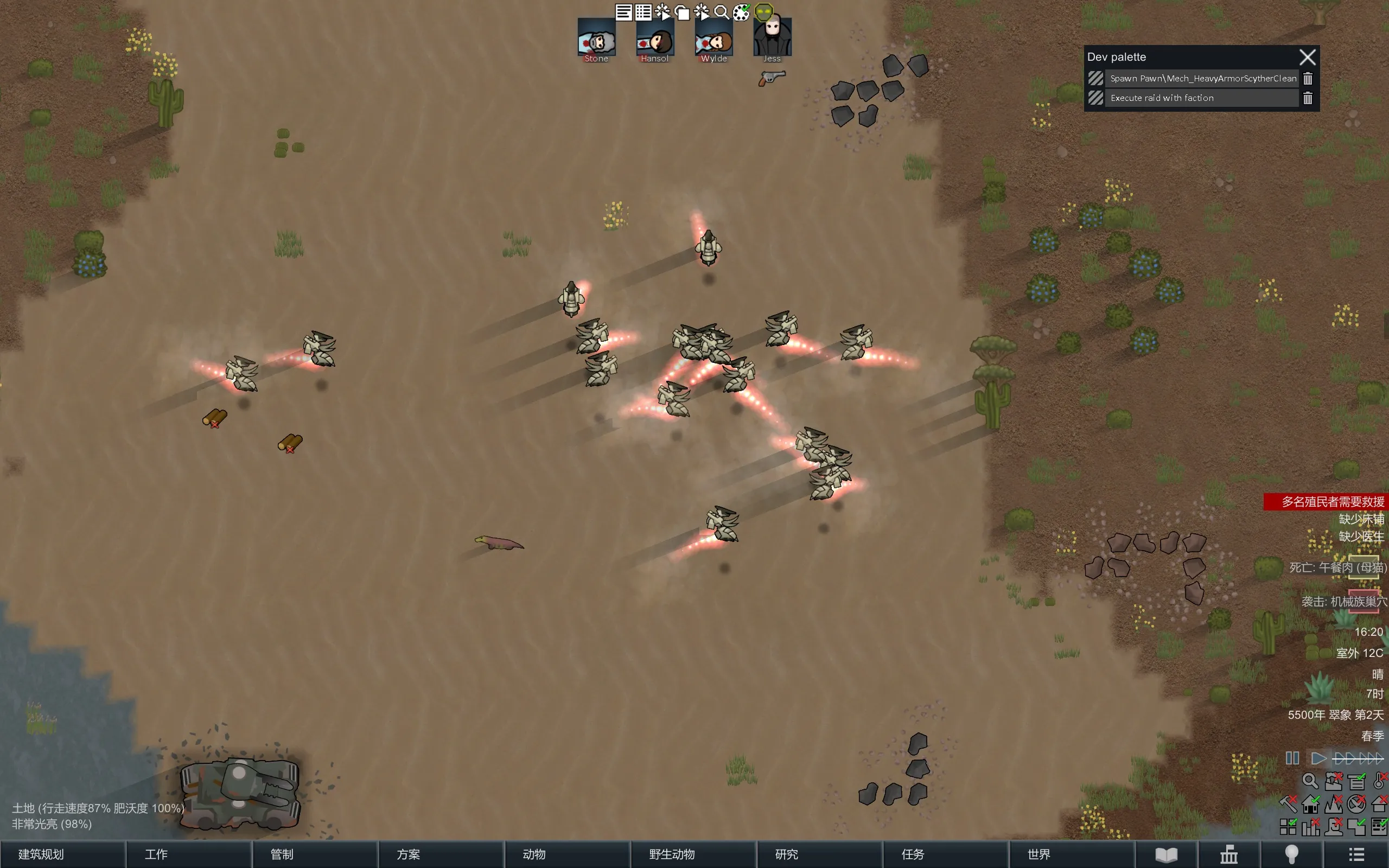Select colonist Stone's portrait
This screenshot has height=868, width=1389.
click(x=596, y=39)
